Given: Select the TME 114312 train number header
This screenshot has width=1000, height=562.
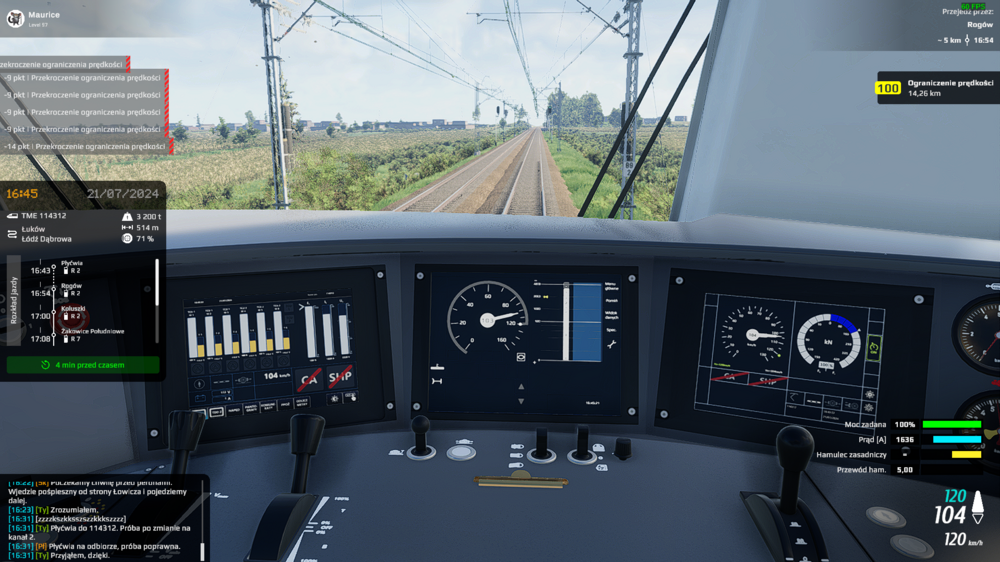Looking at the screenshot, I should pos(44,216).
